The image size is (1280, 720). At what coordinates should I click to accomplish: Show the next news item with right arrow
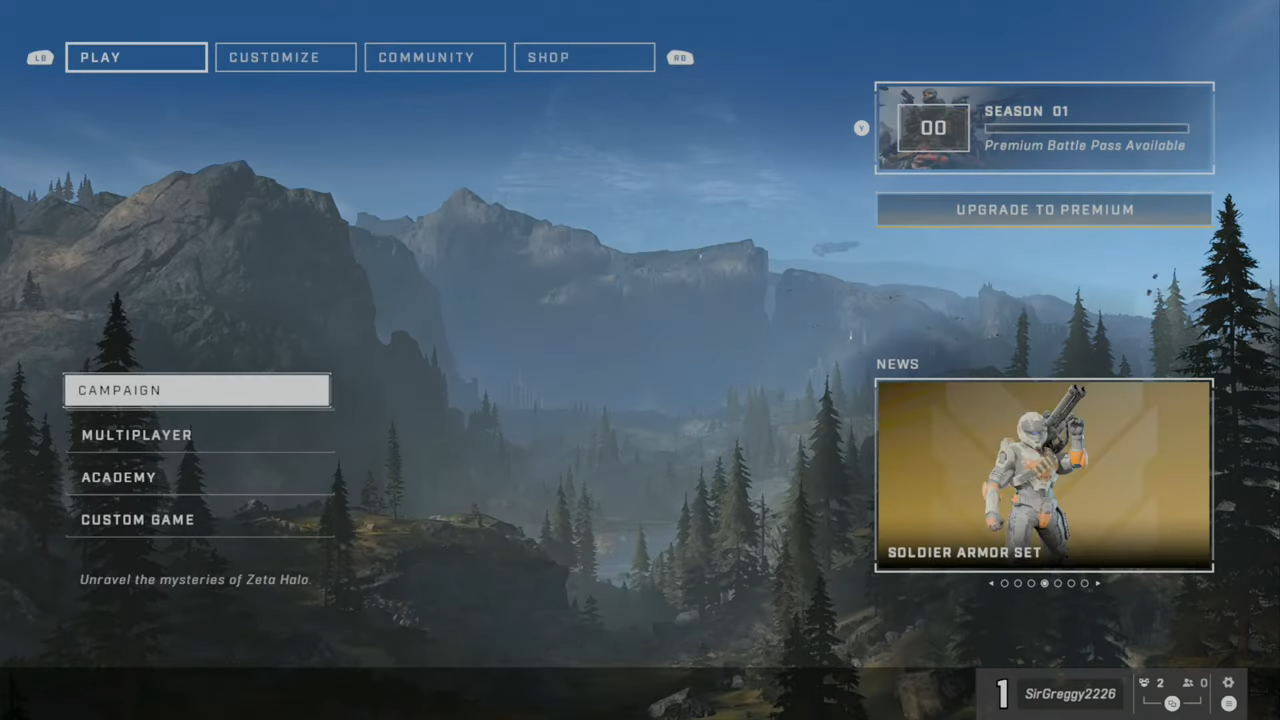pos(1098,583)
